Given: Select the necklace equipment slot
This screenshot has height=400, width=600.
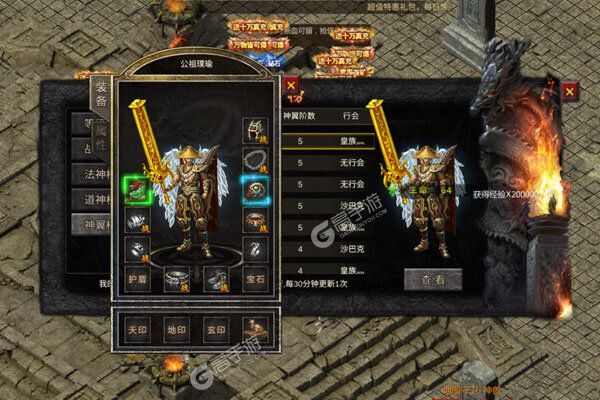Looking at the screenshot, I should (255, 158).
